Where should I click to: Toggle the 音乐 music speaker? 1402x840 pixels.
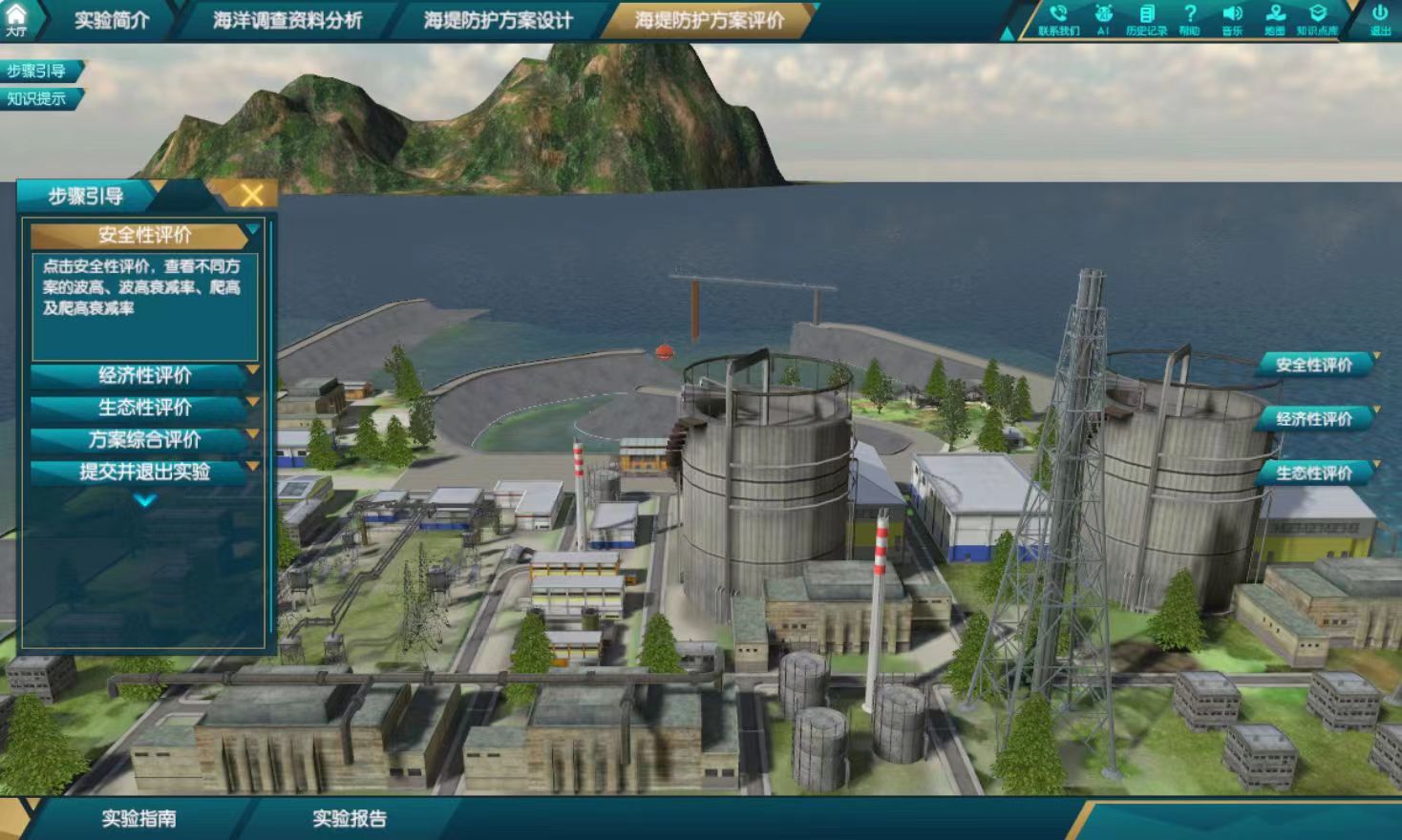click(x=1232, y=18)
